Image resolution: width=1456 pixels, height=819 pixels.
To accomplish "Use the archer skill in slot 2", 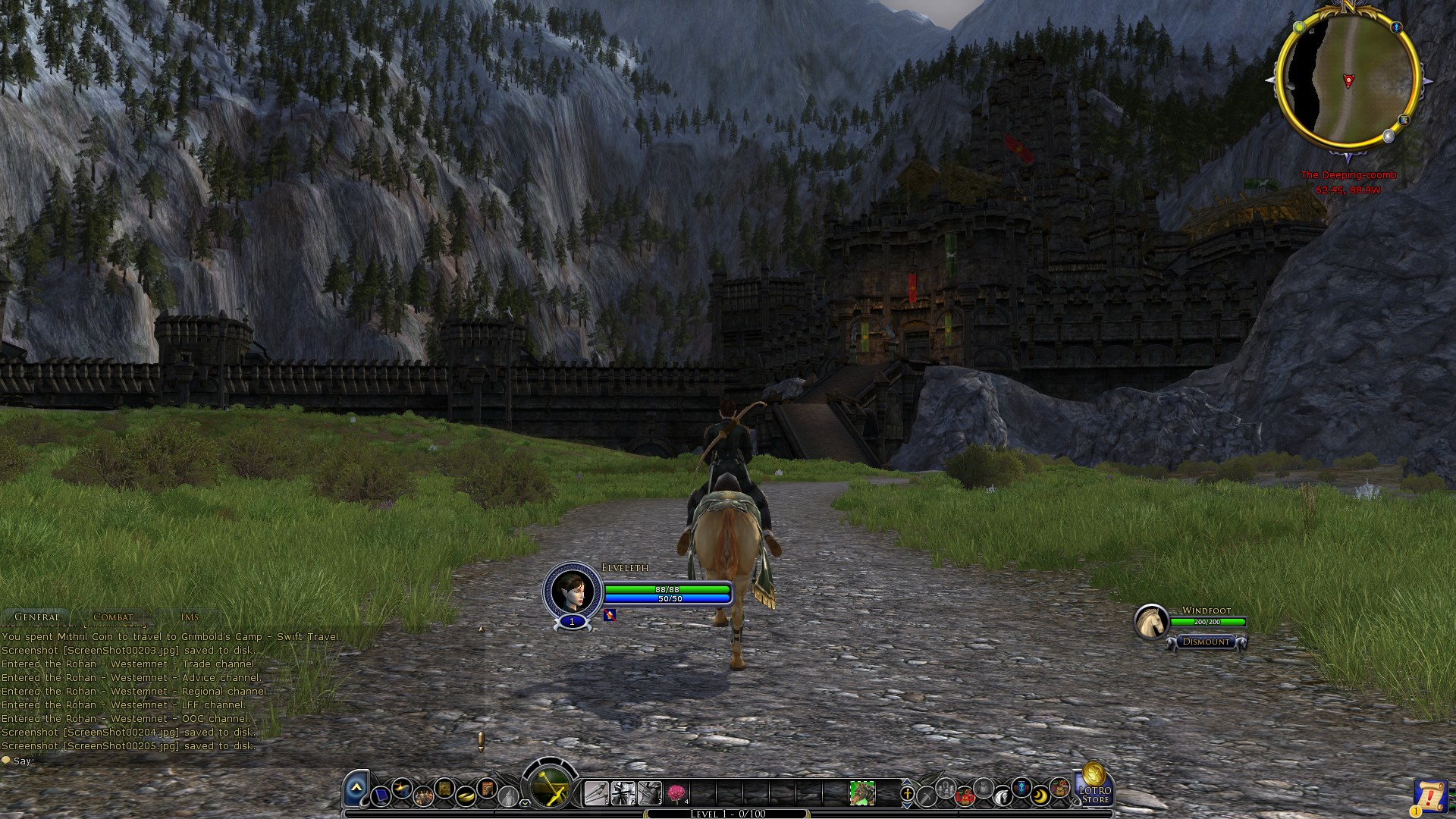I will (x=623, y=793).
